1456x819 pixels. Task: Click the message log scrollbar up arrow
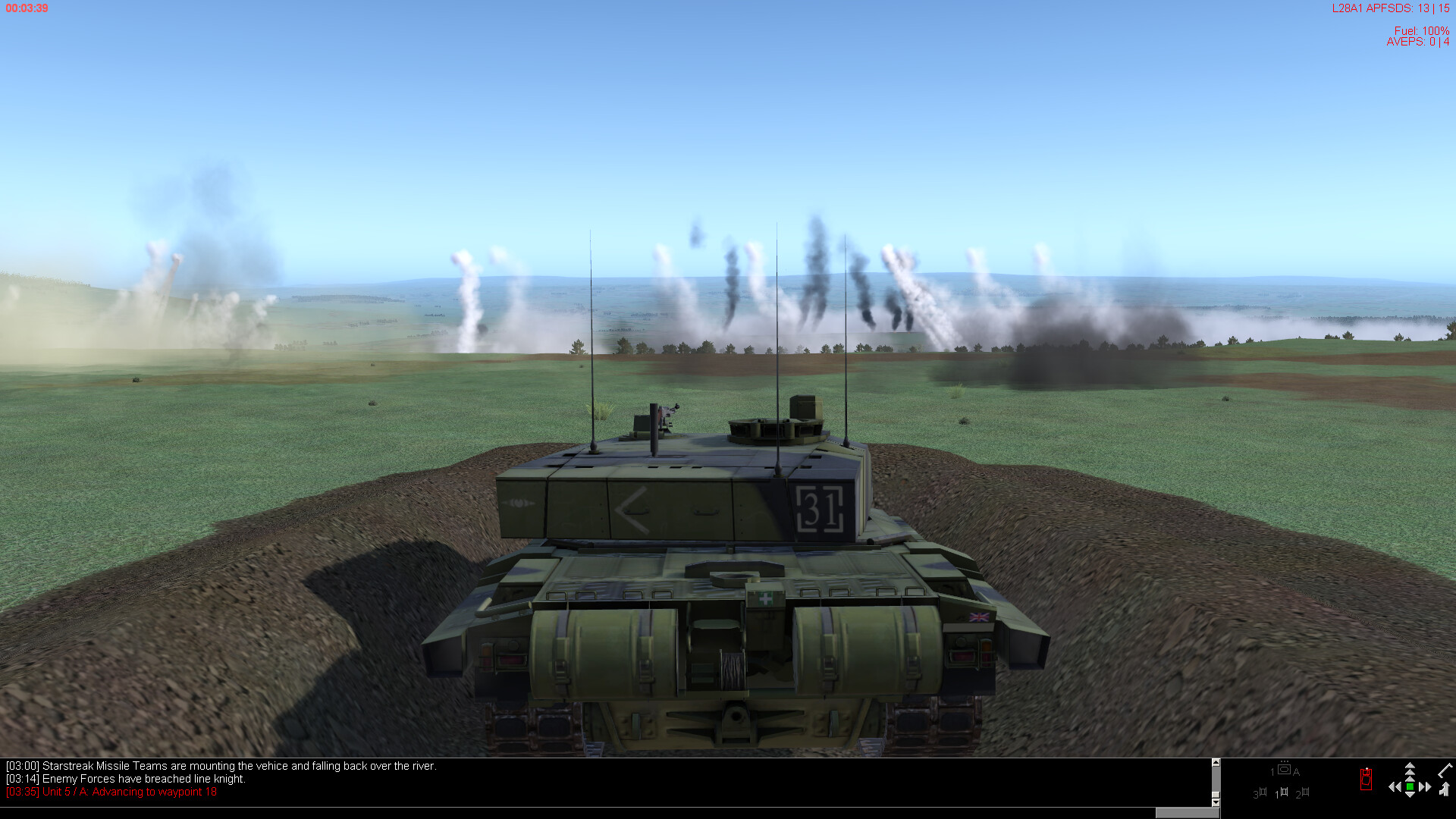(1215, 761)
